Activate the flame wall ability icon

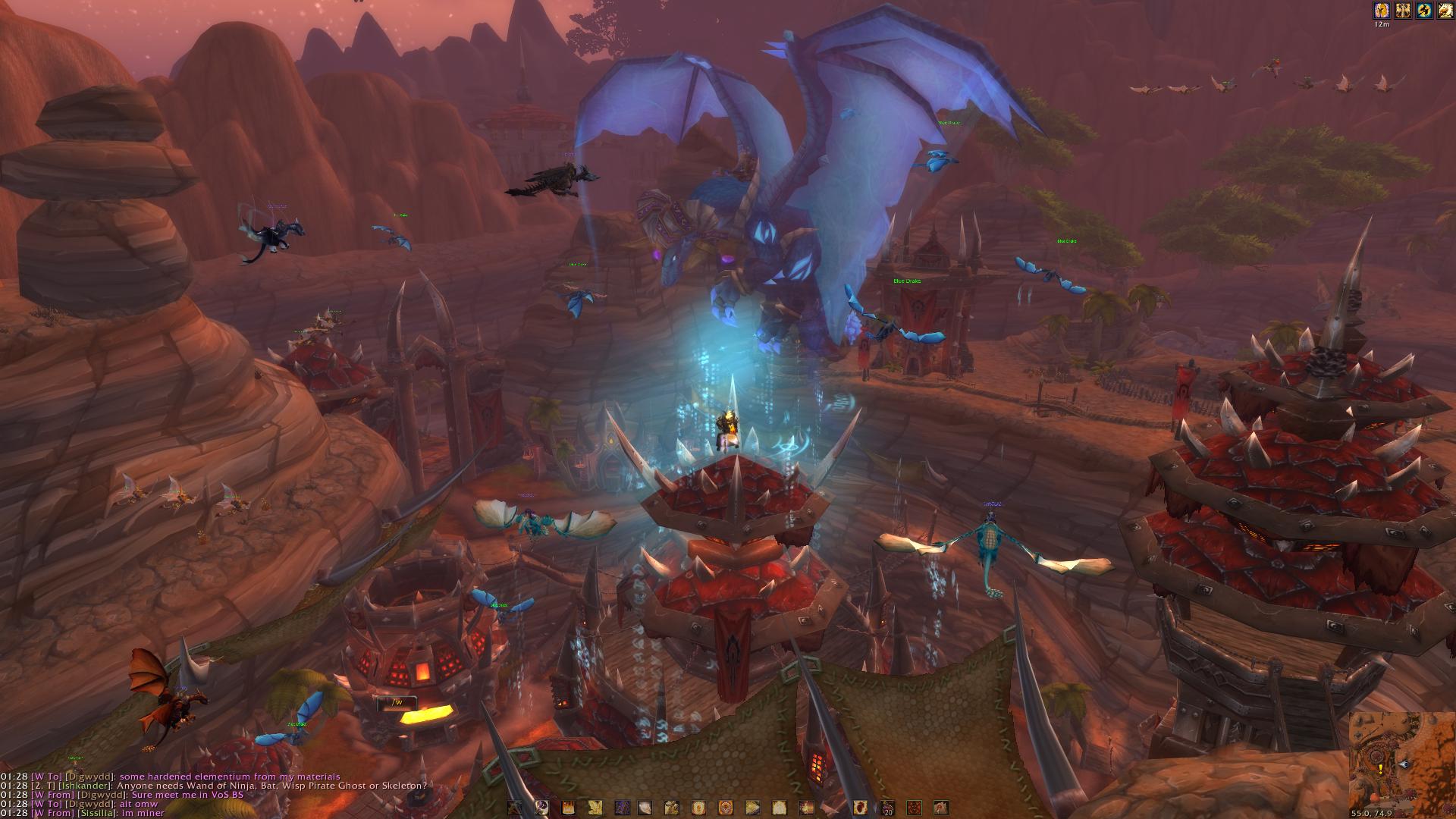(569, 808)
